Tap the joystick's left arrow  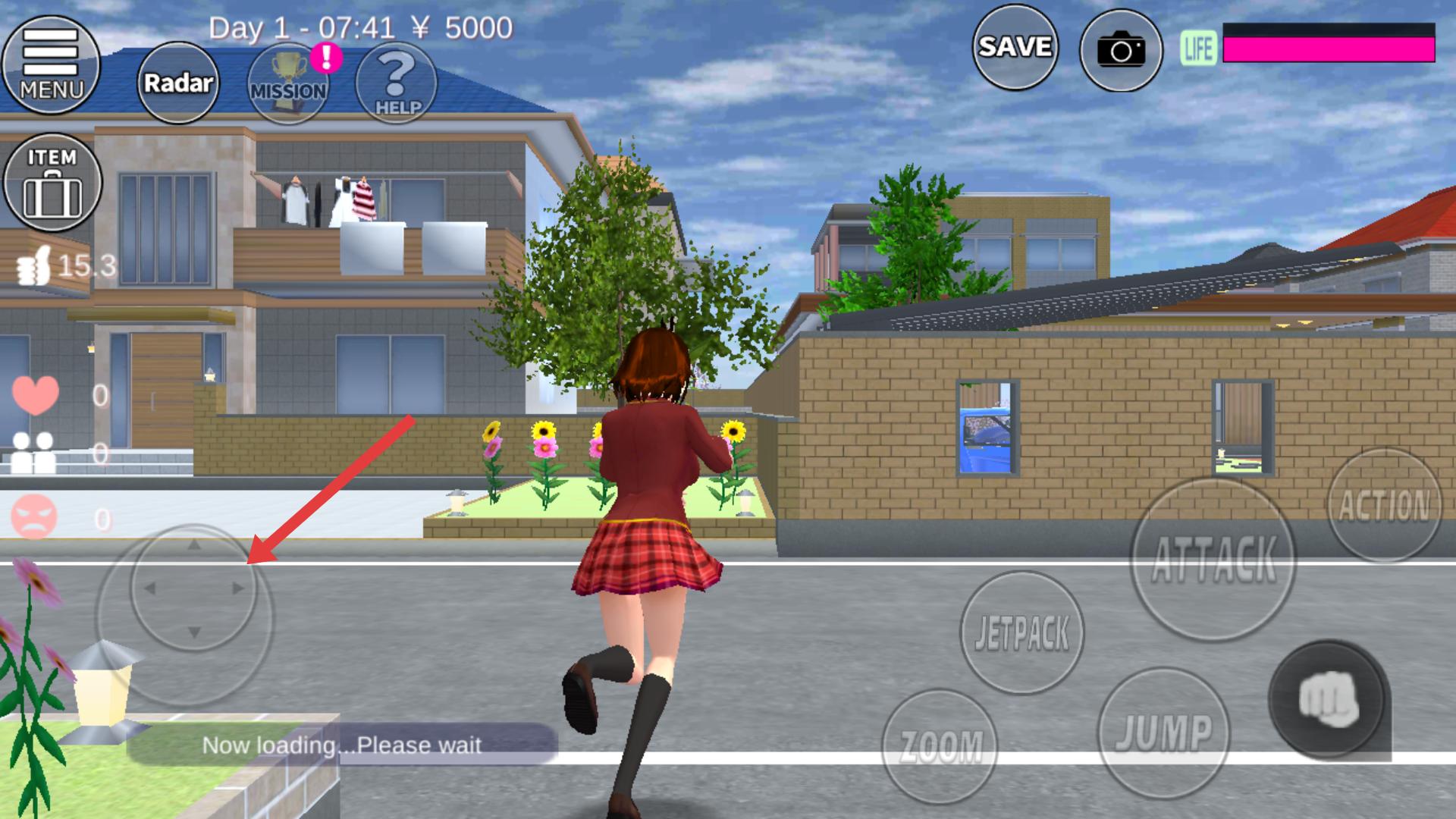(x=149, y=588)
